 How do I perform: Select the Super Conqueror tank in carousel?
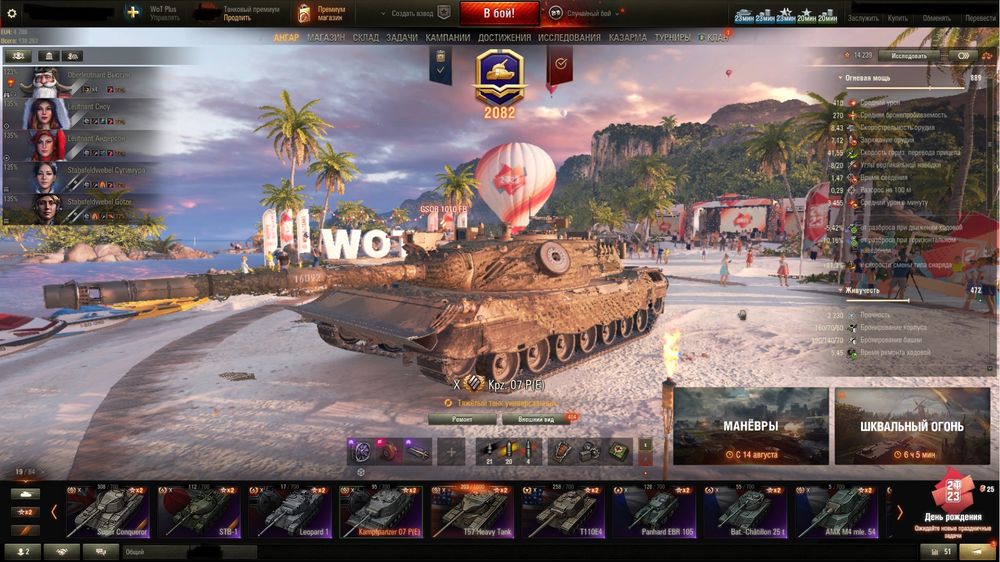(x=107, y=512)
